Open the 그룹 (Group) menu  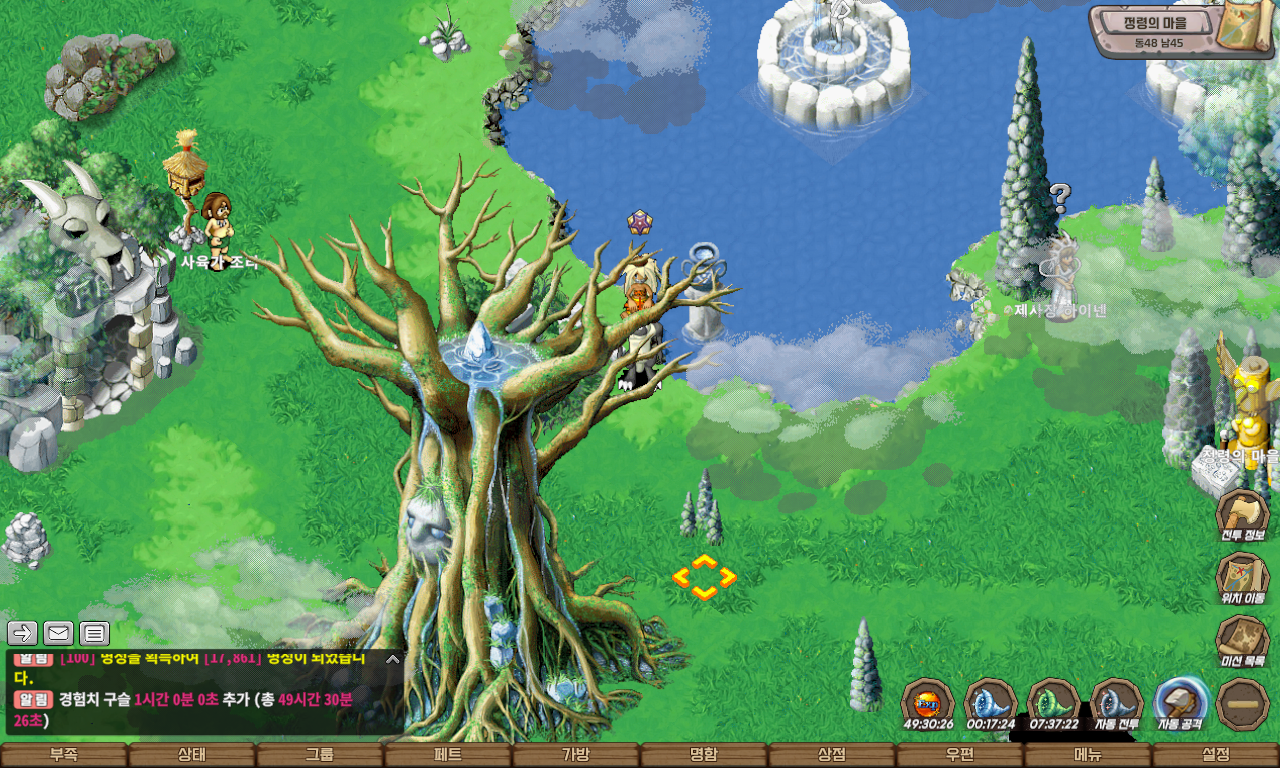click(320, 755)
